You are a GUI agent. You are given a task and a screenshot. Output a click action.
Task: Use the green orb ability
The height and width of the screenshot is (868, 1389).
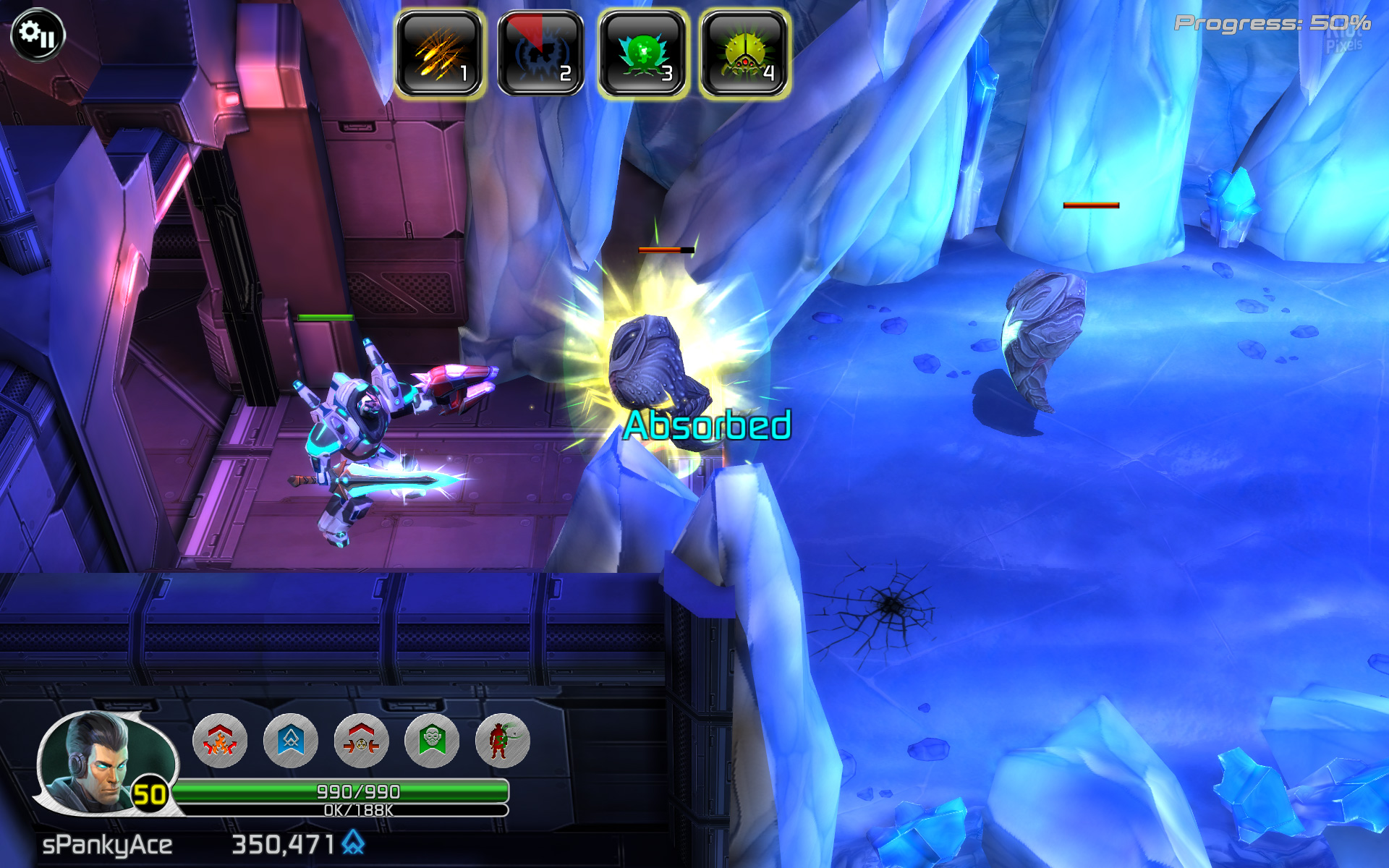coord(642,54)
